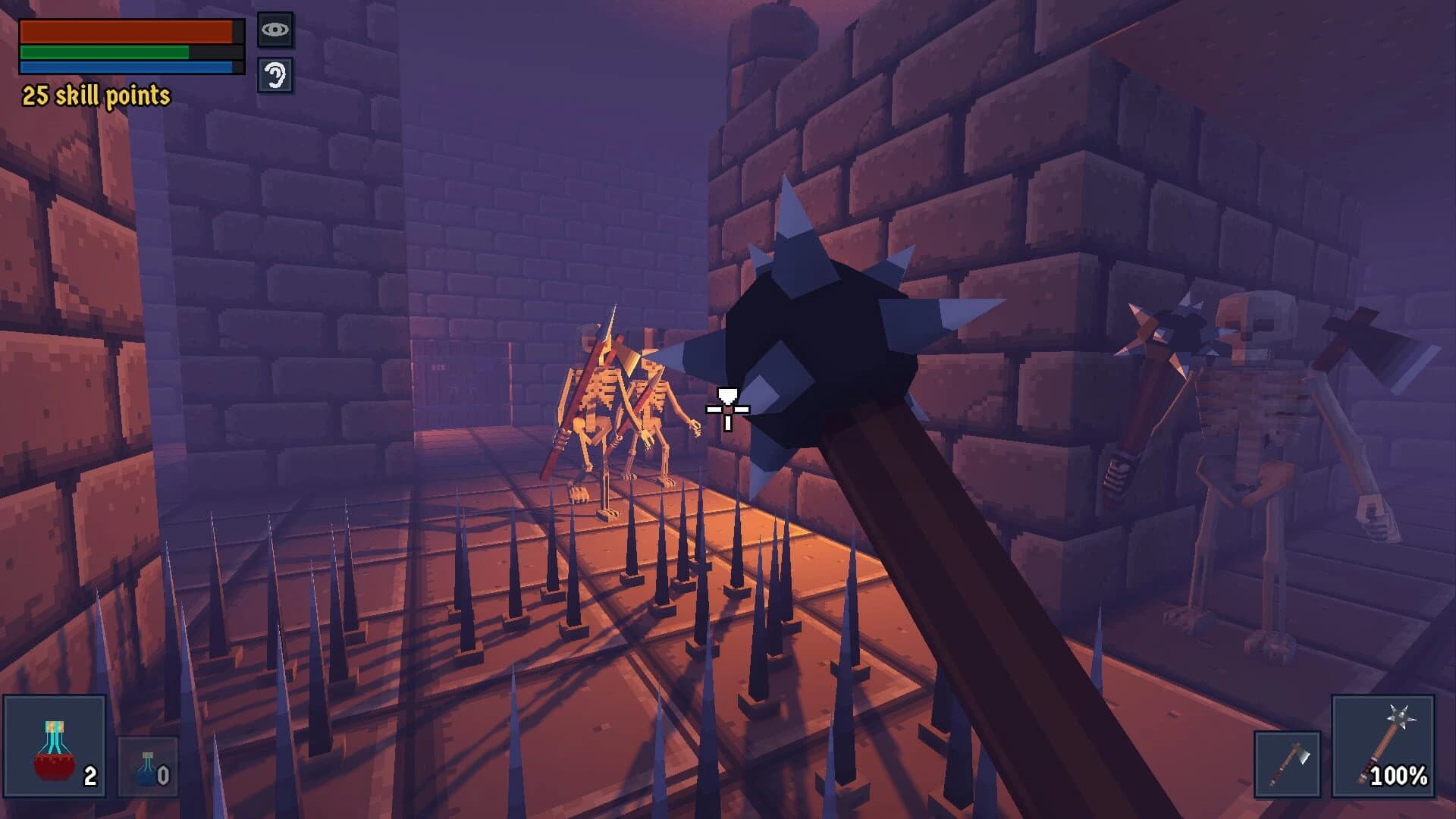Click the ear hearing indicator icon

(x=275, y=76)
